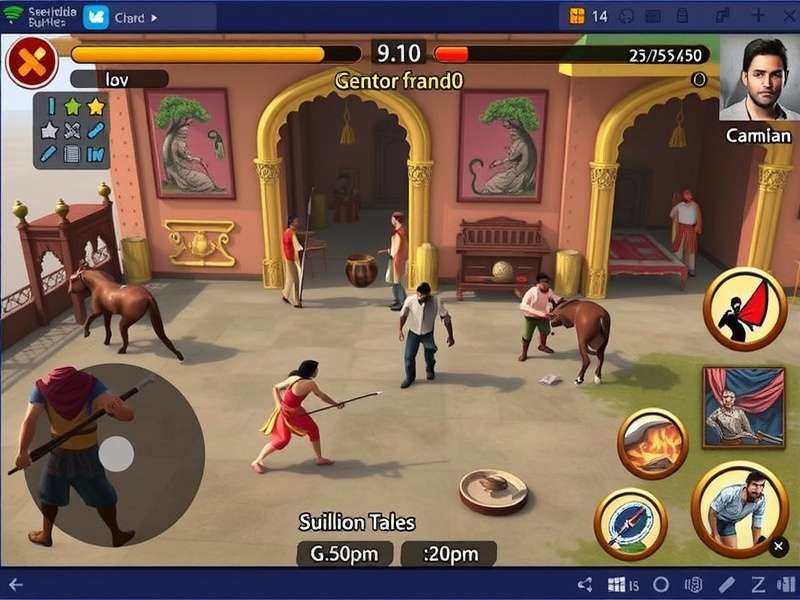Tap the virtual joystick center knob

(116, 454)
